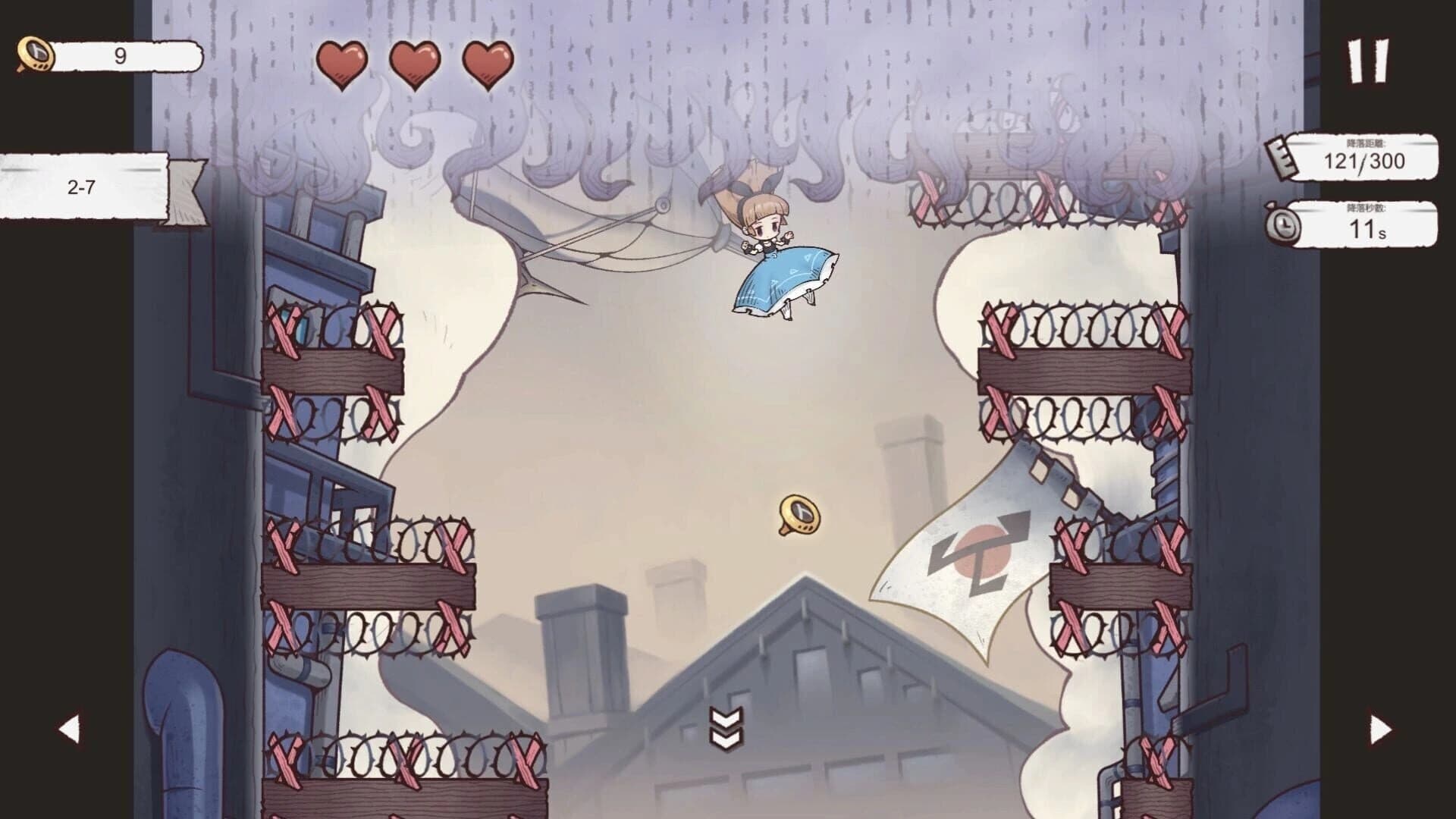Click the coin count number 9

click(118, 53)
